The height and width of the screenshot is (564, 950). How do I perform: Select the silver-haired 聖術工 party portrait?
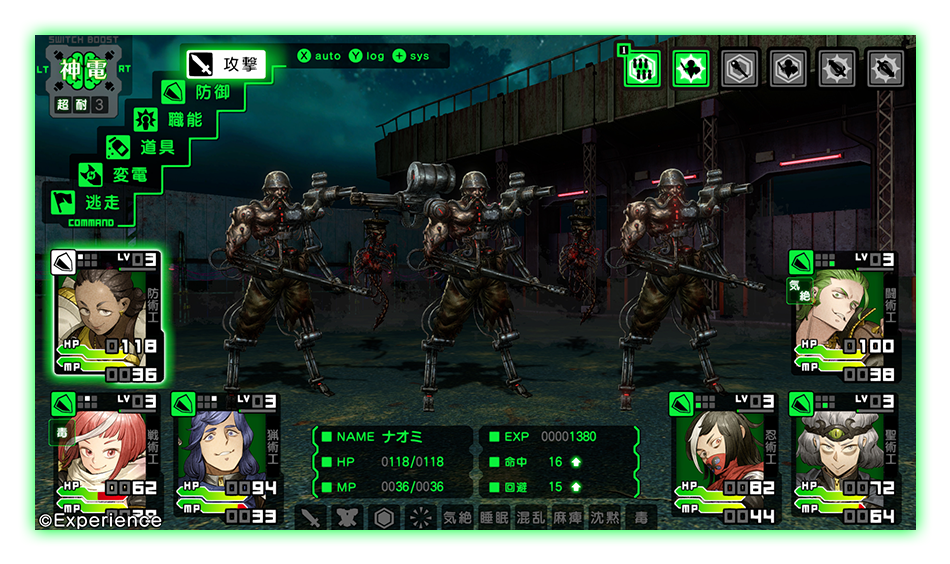[x=843, y=456]
